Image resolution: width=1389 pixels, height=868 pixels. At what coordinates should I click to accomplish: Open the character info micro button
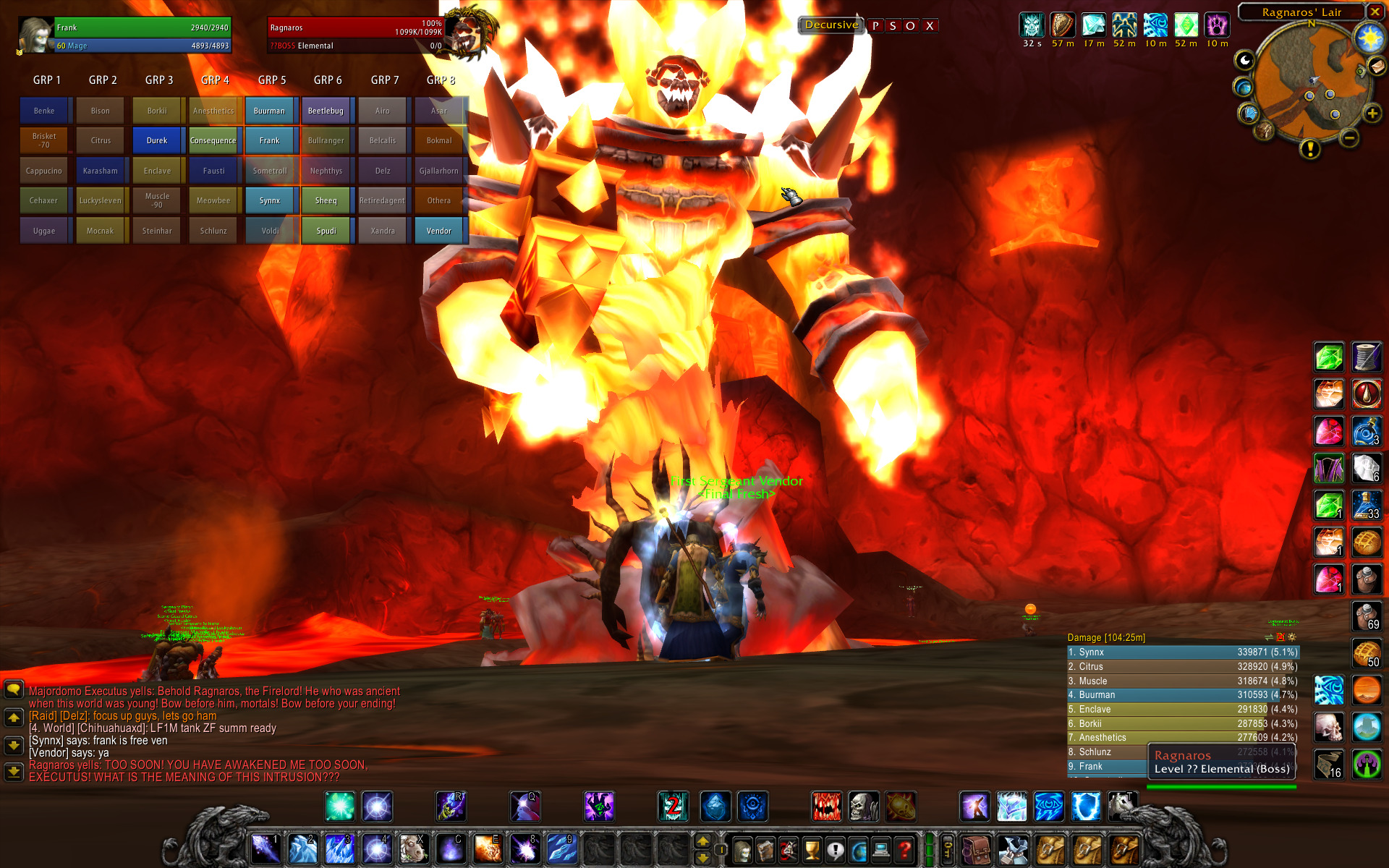pos(742,851)
